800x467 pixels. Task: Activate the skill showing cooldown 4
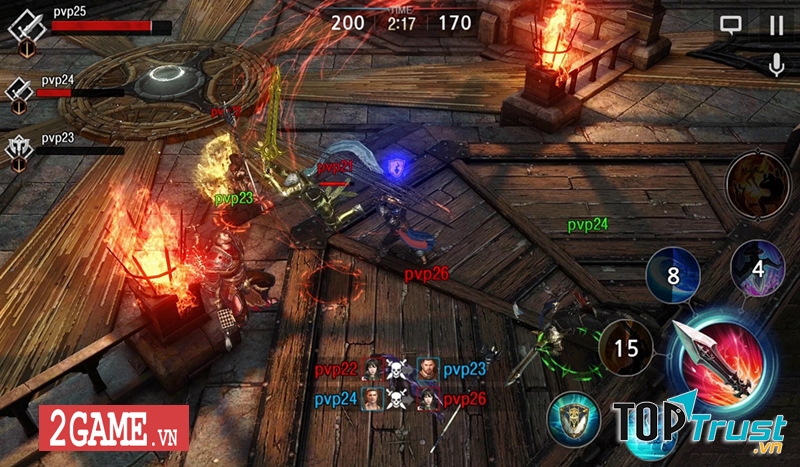757,267
